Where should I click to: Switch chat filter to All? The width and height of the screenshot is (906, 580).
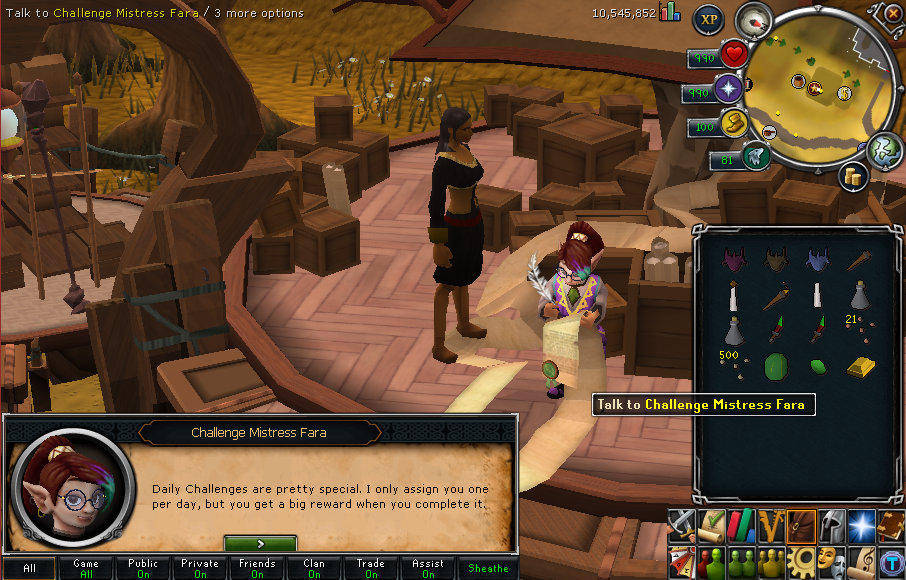[29, 568]
